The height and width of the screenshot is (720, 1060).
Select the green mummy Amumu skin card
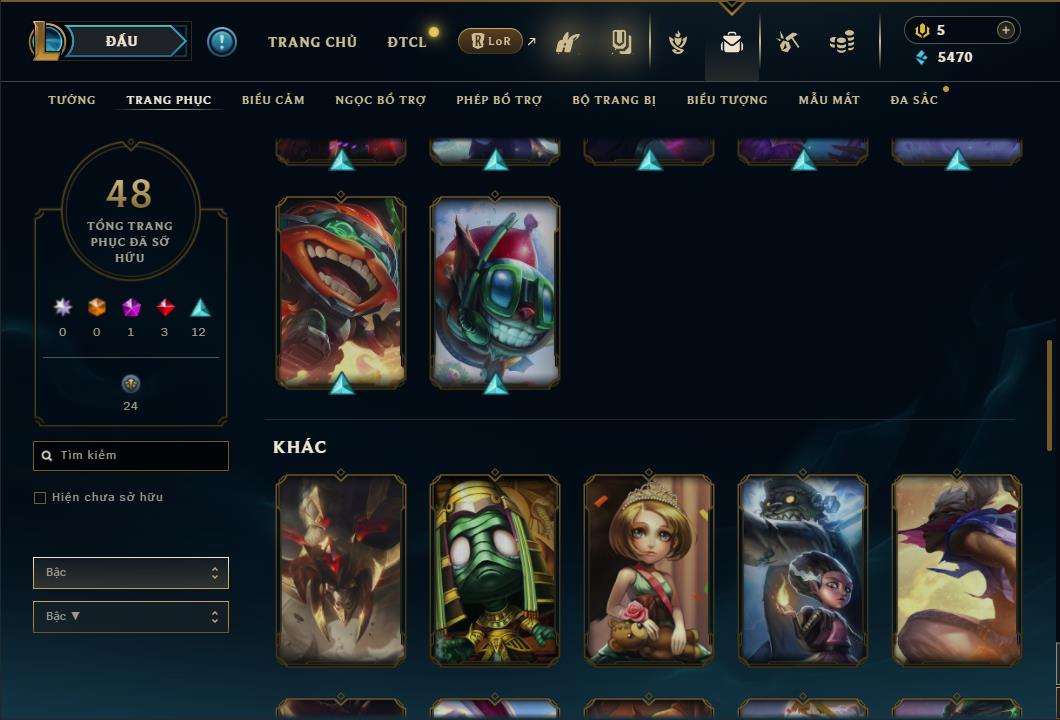point(495,570)
